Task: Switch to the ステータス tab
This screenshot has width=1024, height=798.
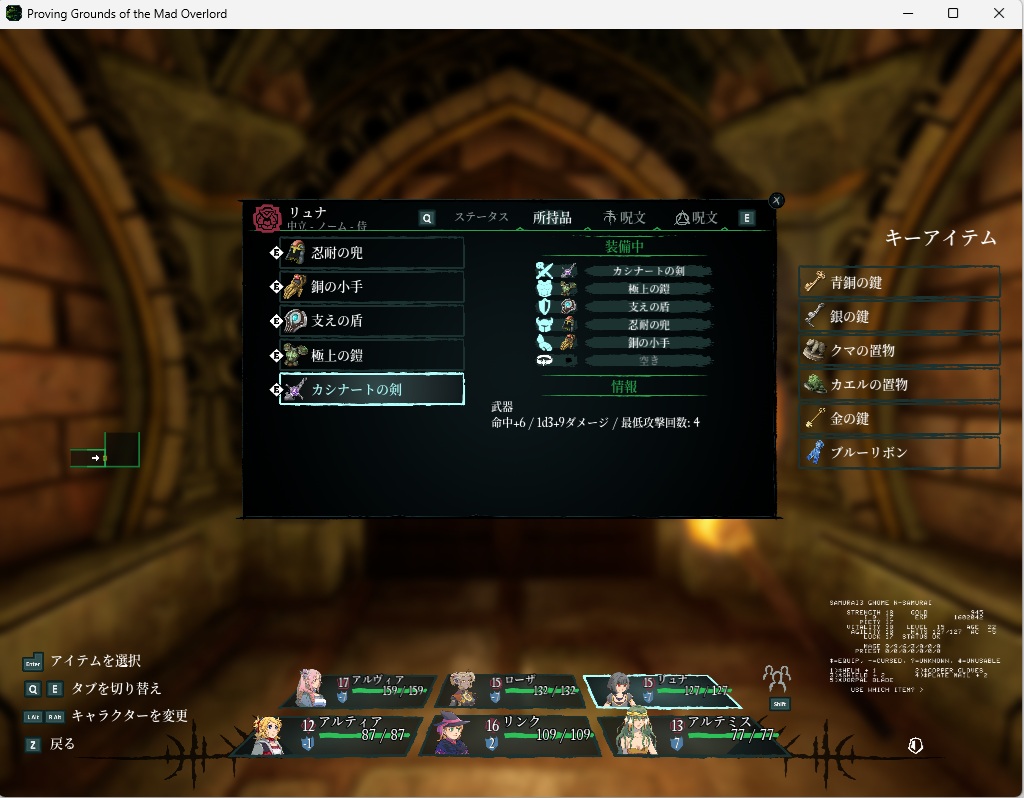Action: (481, 217)
